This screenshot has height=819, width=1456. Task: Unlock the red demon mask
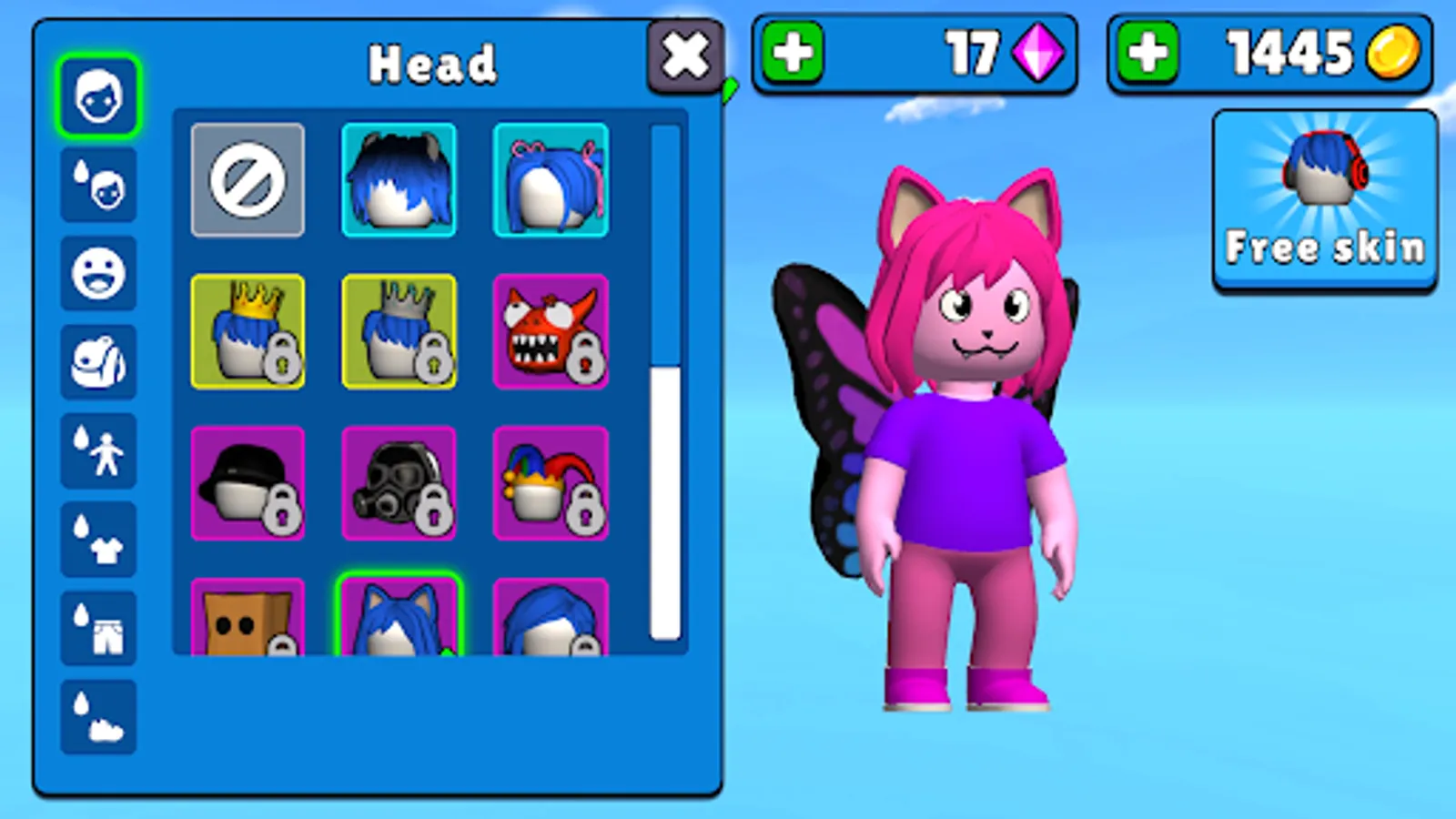(x=551, y=331)
